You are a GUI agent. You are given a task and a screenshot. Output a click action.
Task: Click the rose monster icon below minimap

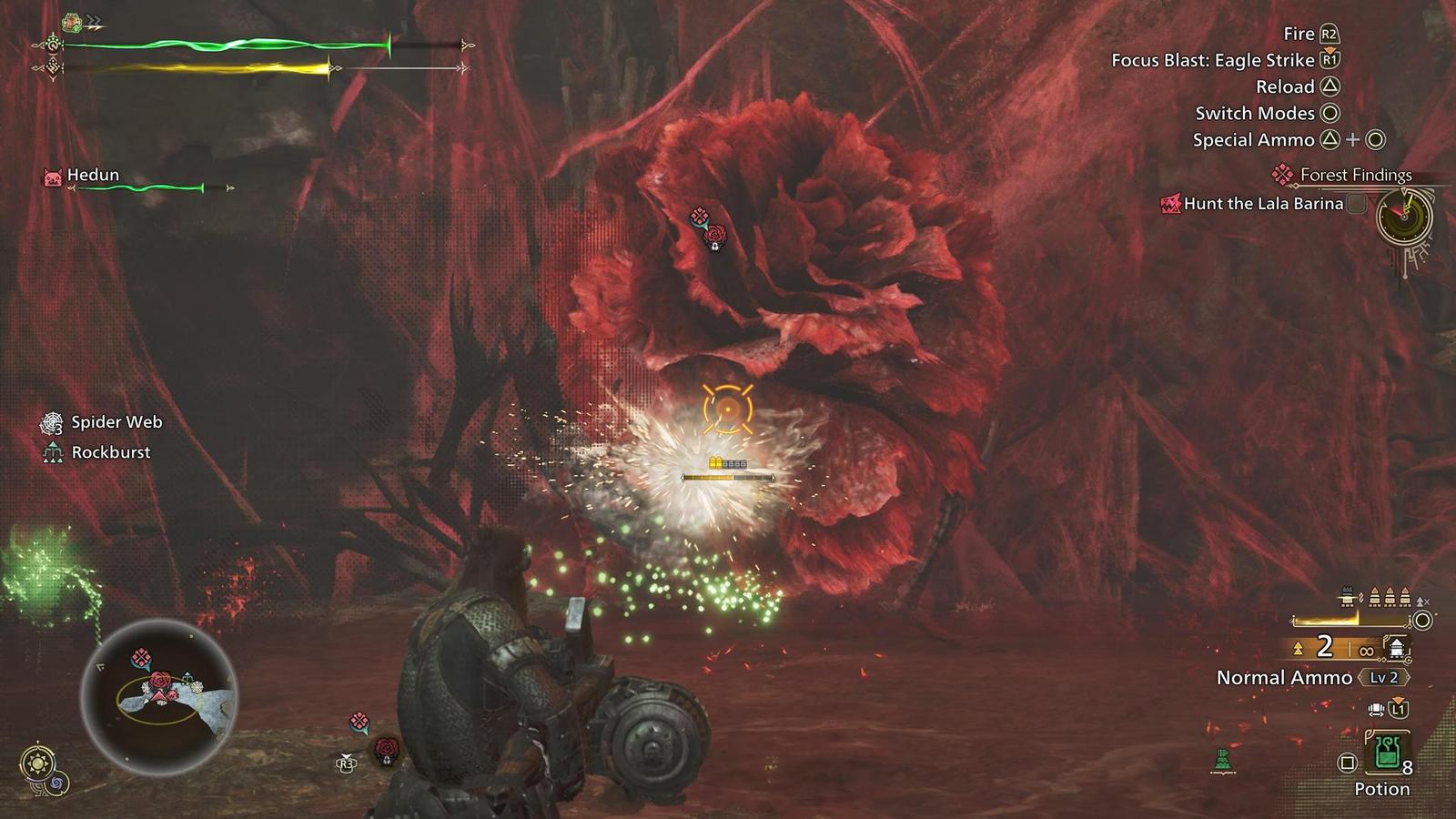(x=387, y=749)
